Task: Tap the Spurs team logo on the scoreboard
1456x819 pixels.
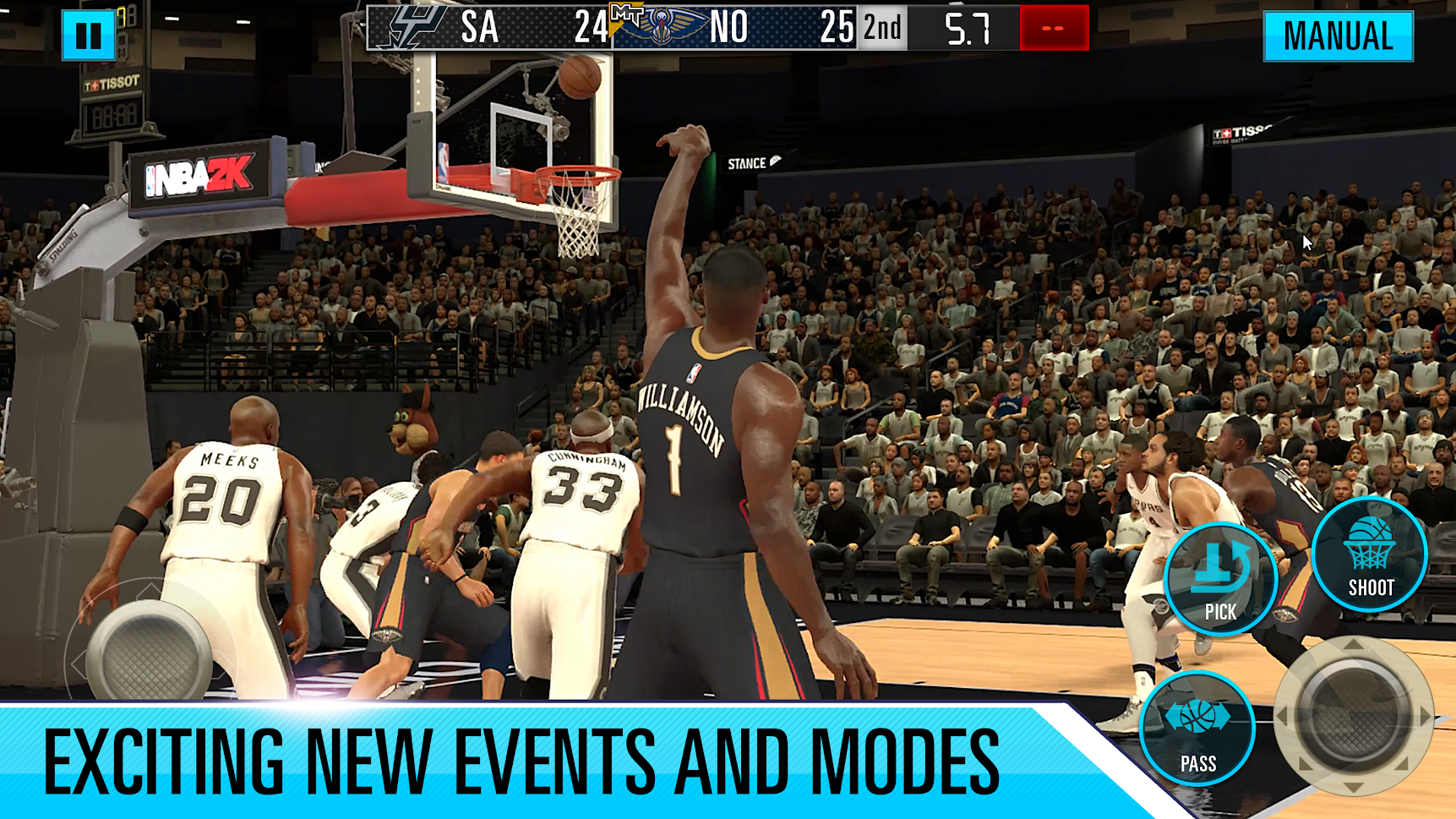Action: (416, 26)
